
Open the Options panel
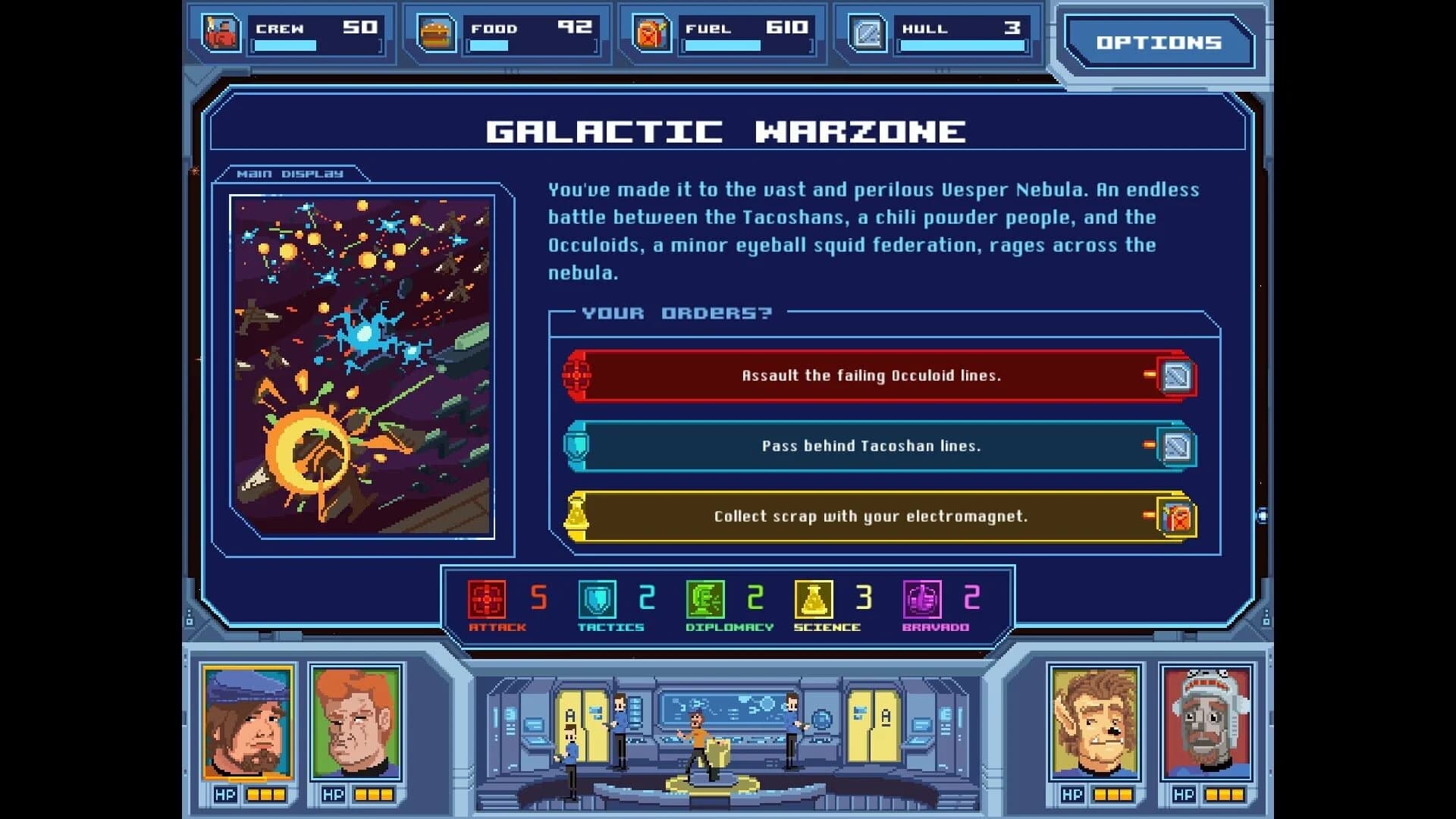[x=1159, y=43]
